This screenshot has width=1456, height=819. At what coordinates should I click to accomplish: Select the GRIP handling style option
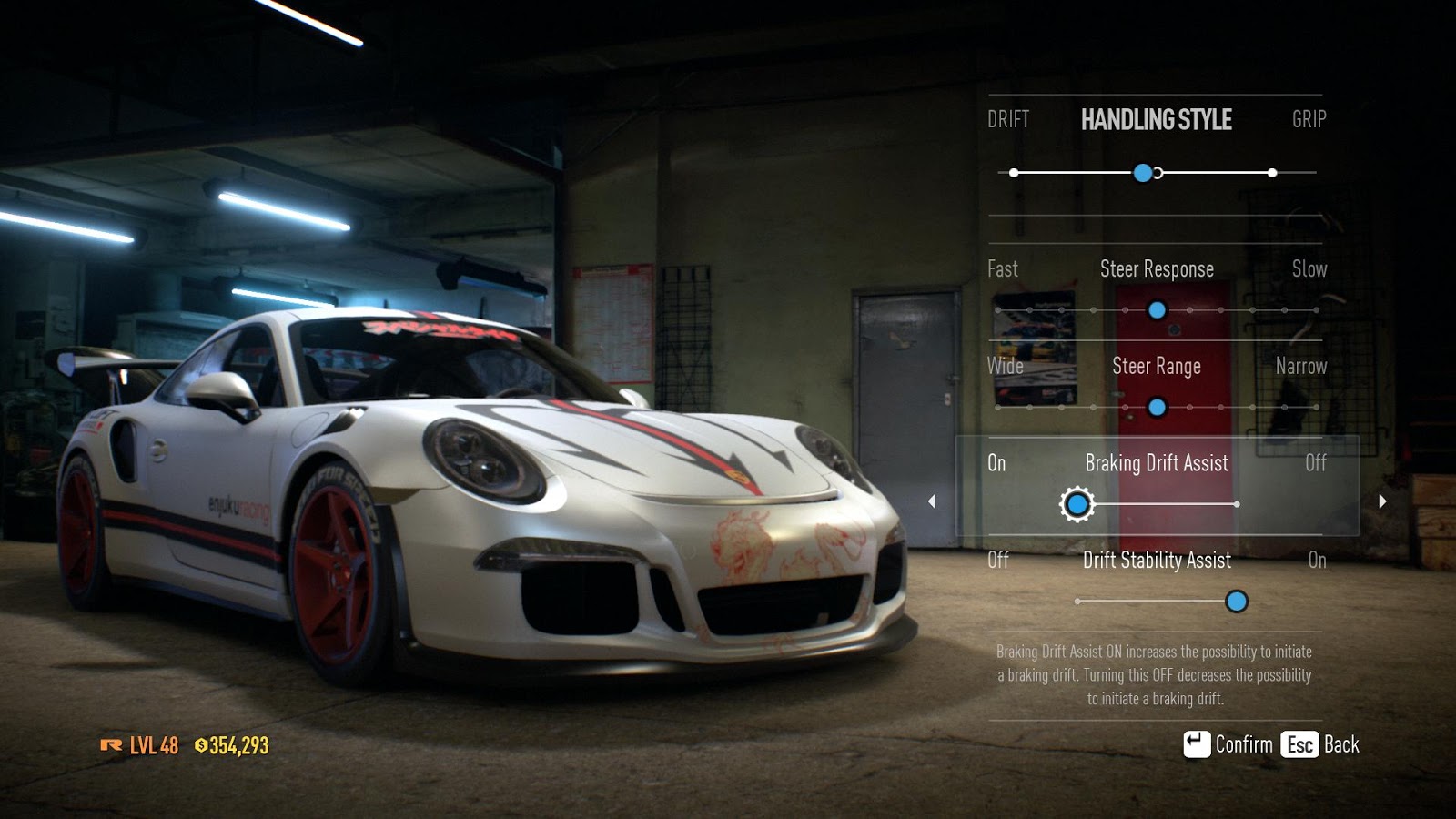coord(1310,119)
